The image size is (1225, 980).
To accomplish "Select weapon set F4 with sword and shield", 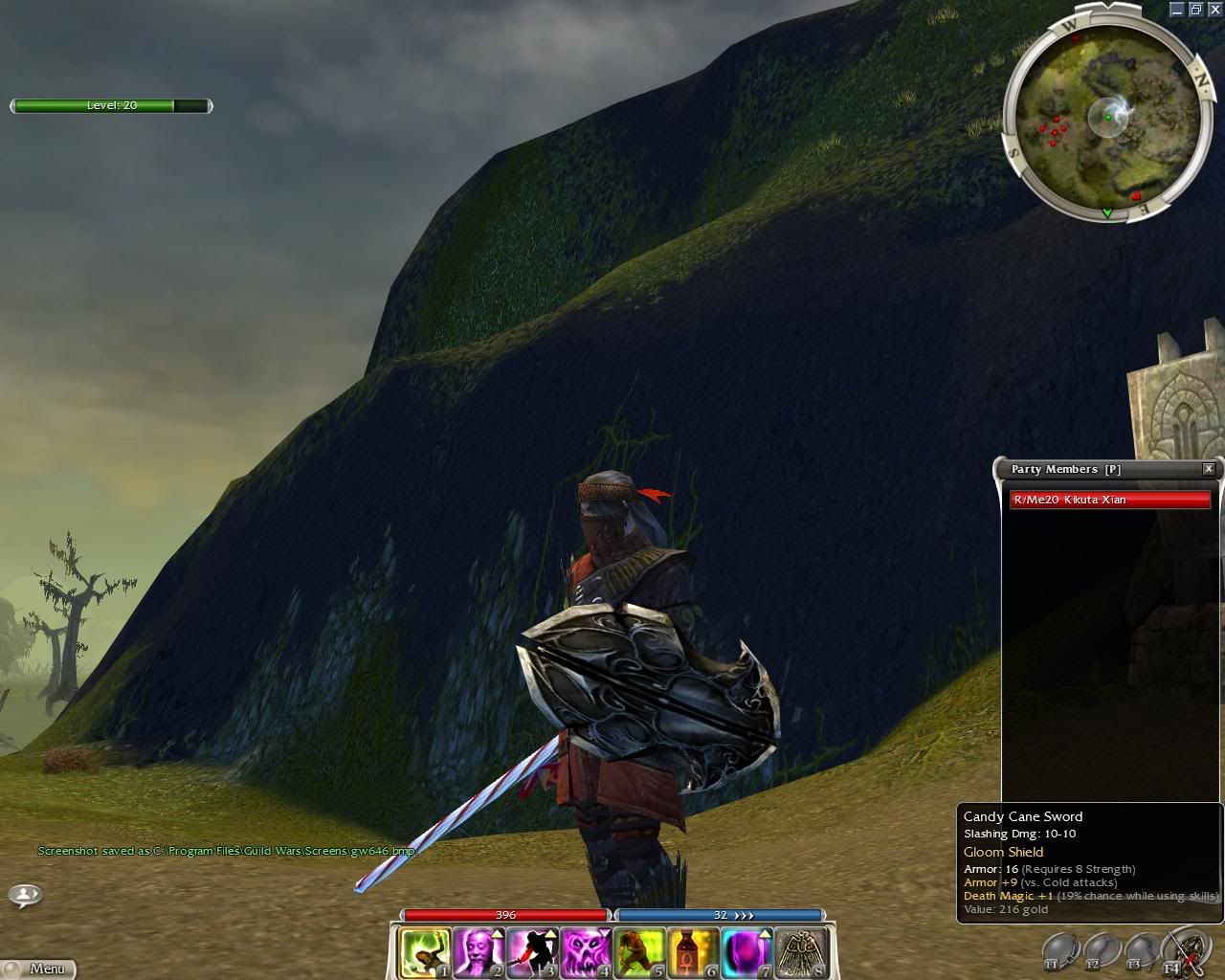I will (1182, 951).
